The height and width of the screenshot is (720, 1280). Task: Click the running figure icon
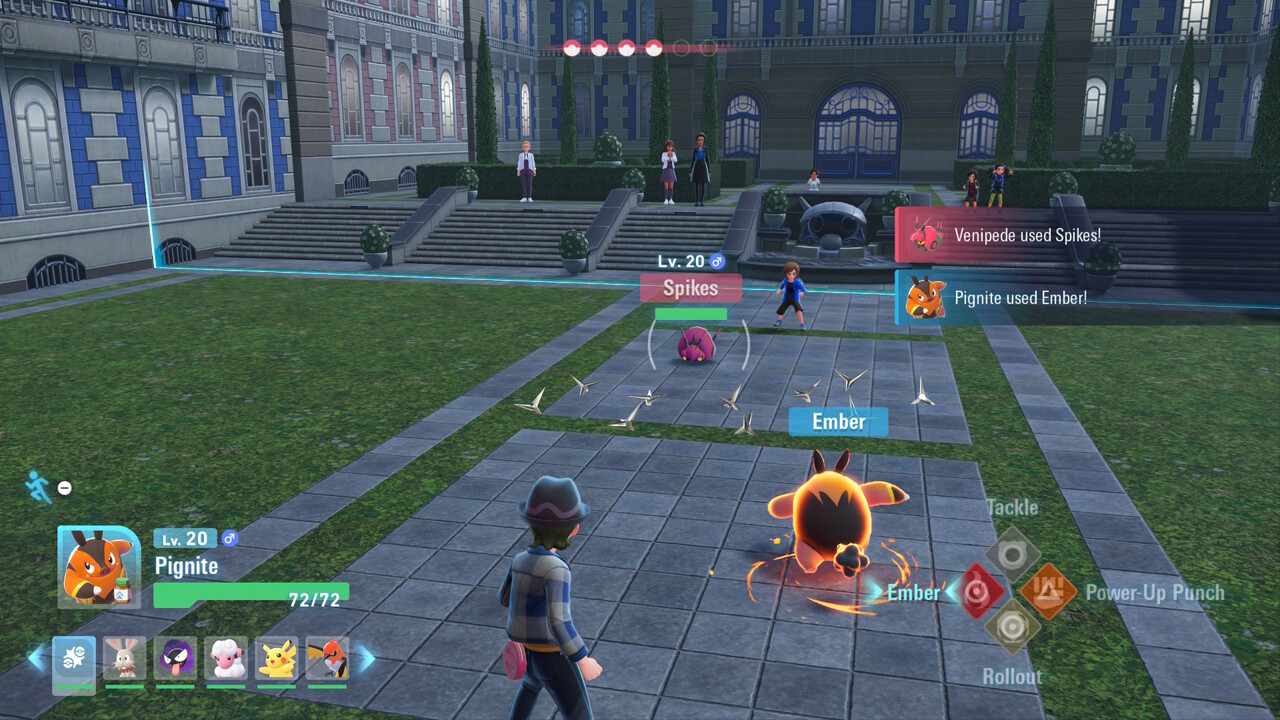38,487
